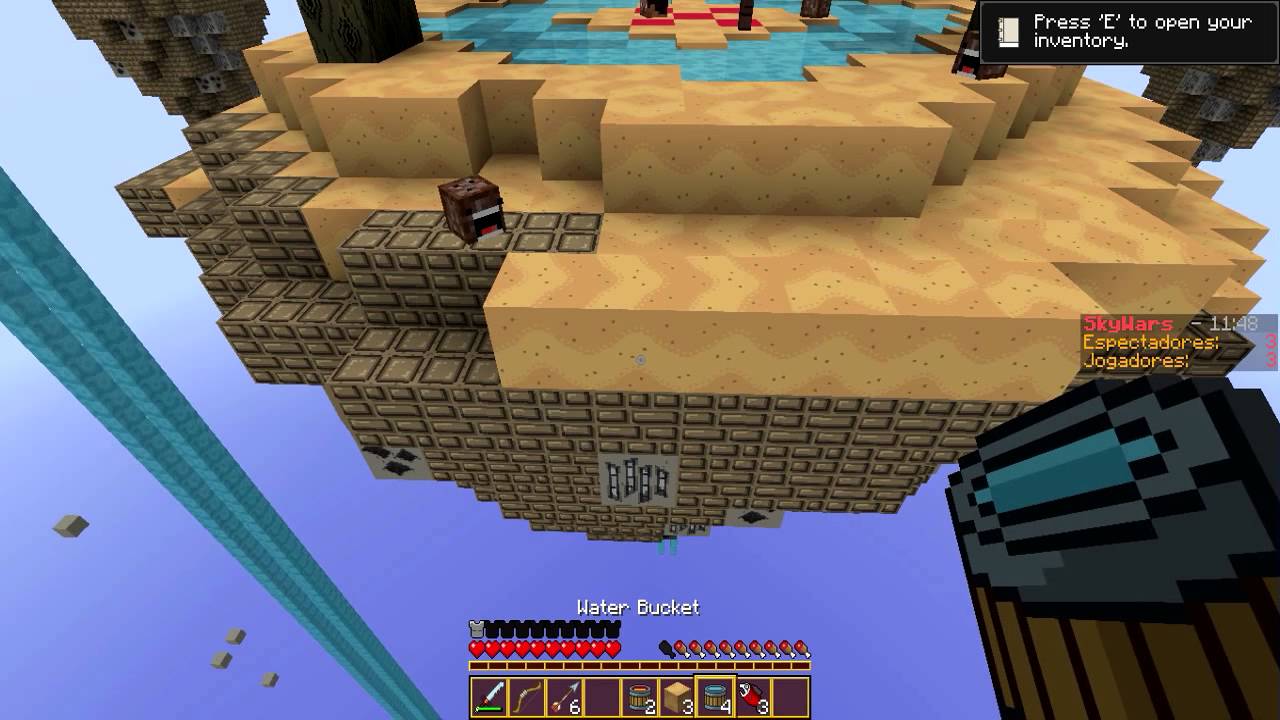
Task: Click the 11:48 match timer
Action: (1232, 324)
